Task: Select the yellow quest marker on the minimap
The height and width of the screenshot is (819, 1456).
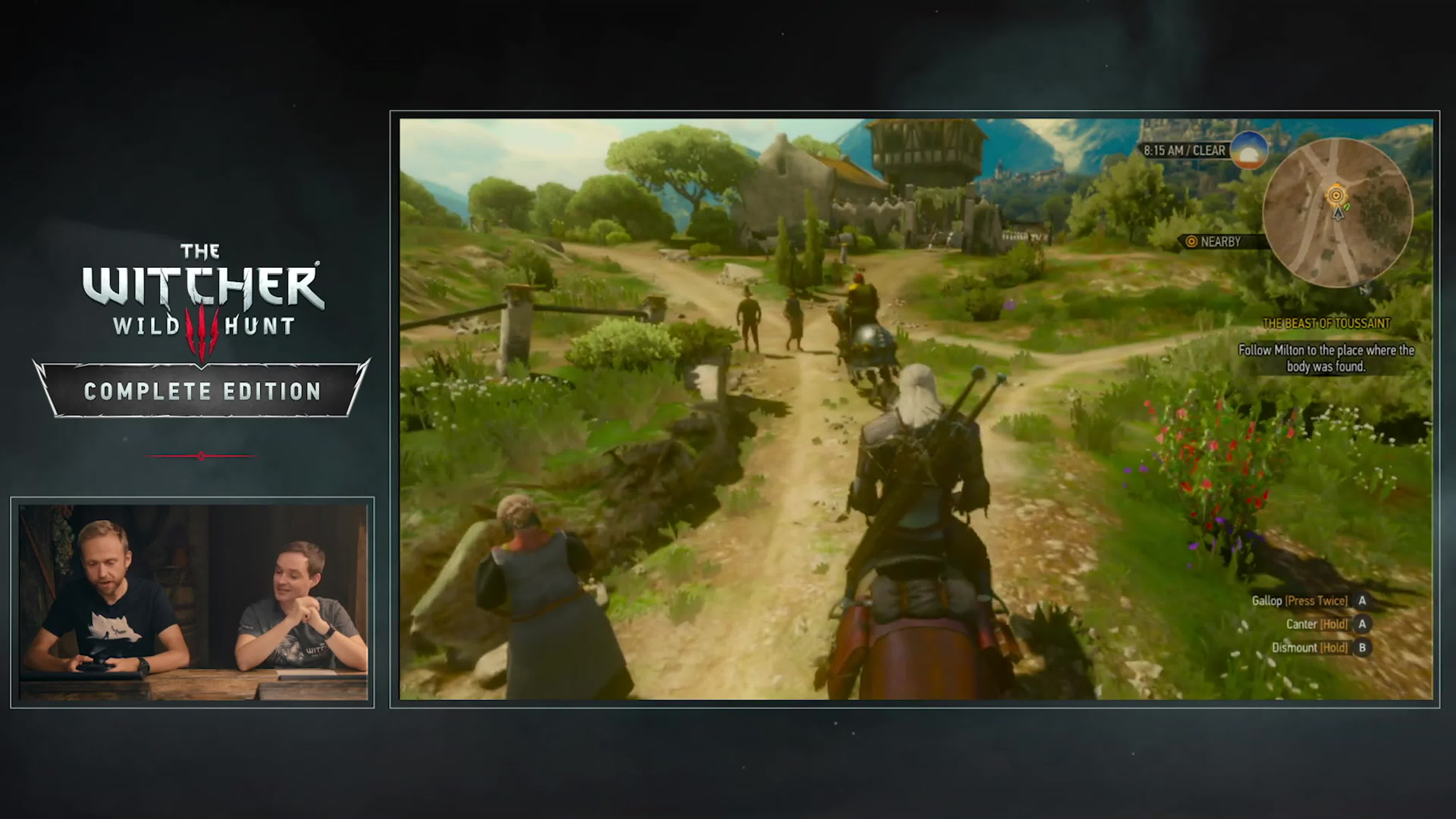Action: [x=1336, y=196]
